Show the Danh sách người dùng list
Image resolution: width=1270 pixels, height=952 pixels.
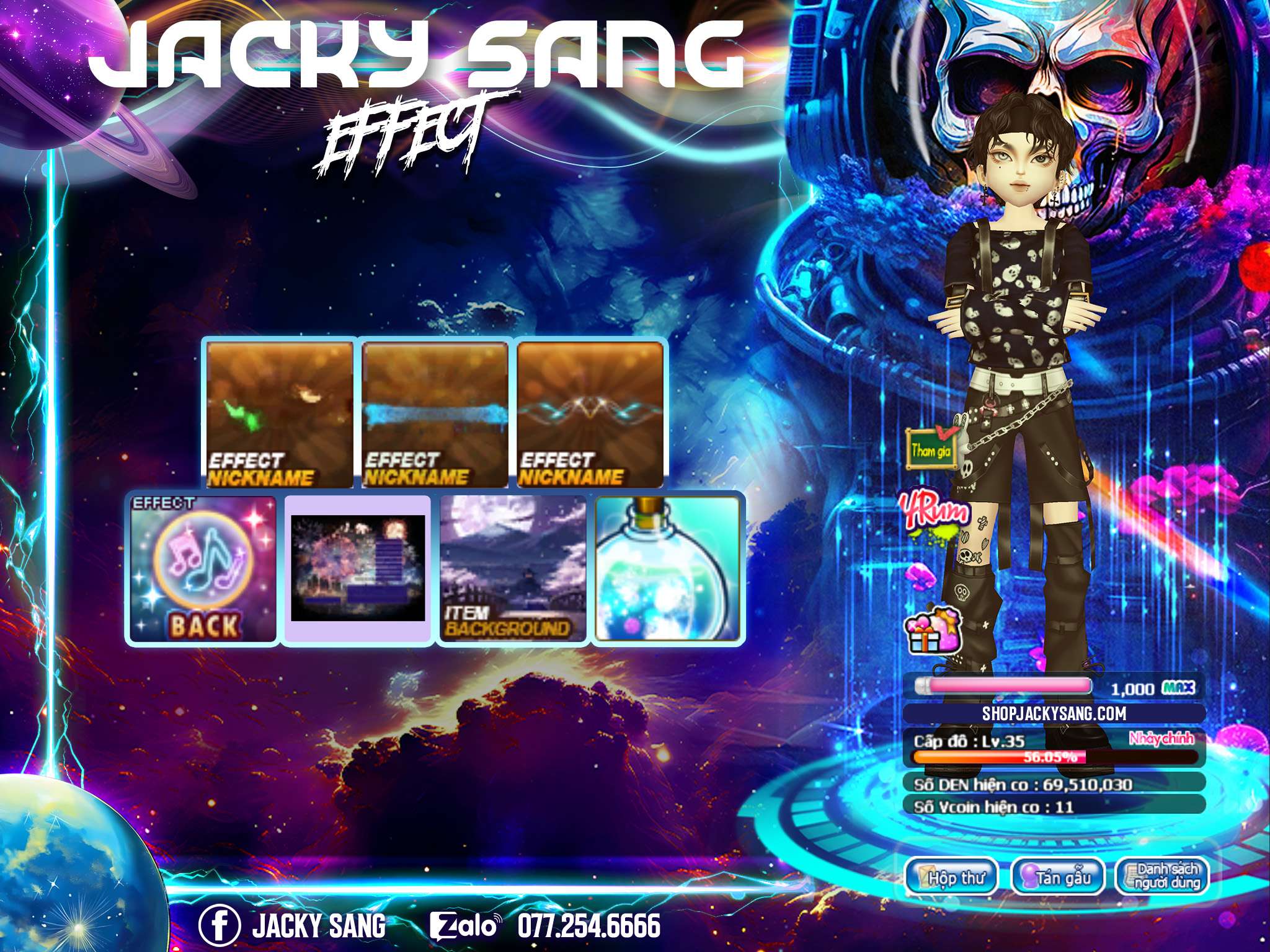[x=1162, y=877]
